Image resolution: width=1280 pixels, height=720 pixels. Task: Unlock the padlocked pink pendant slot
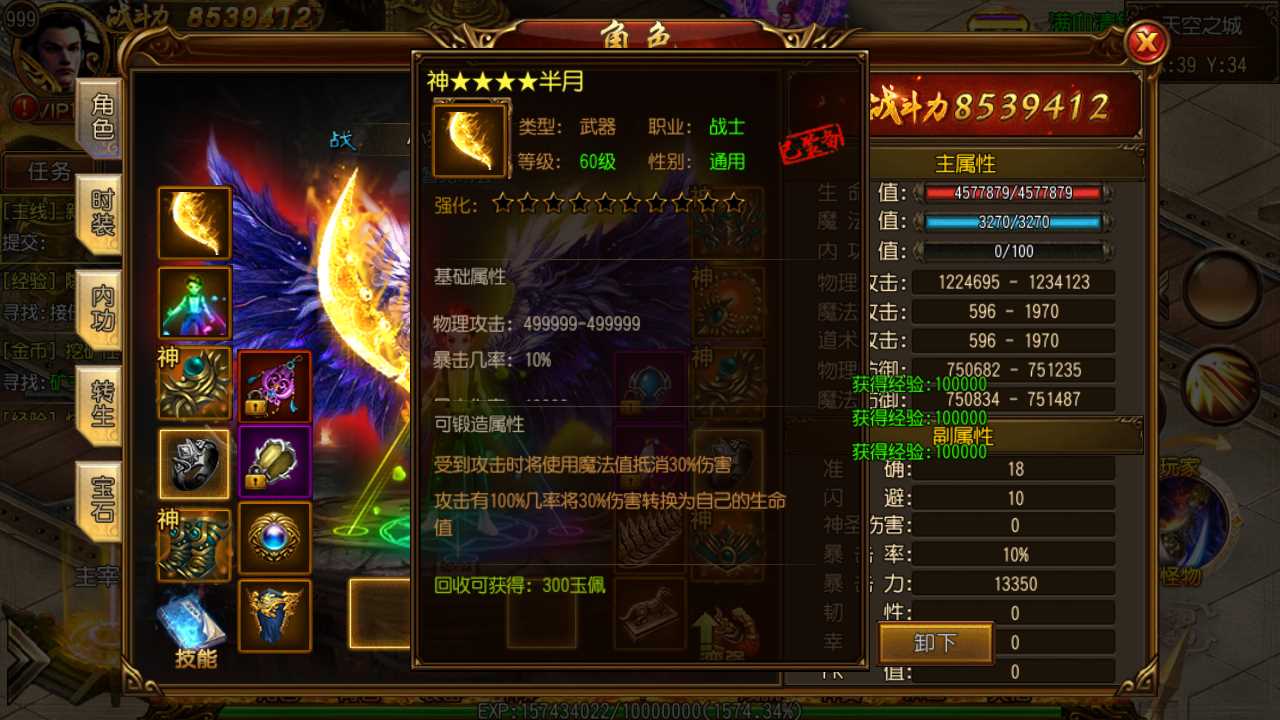point(274,383)
